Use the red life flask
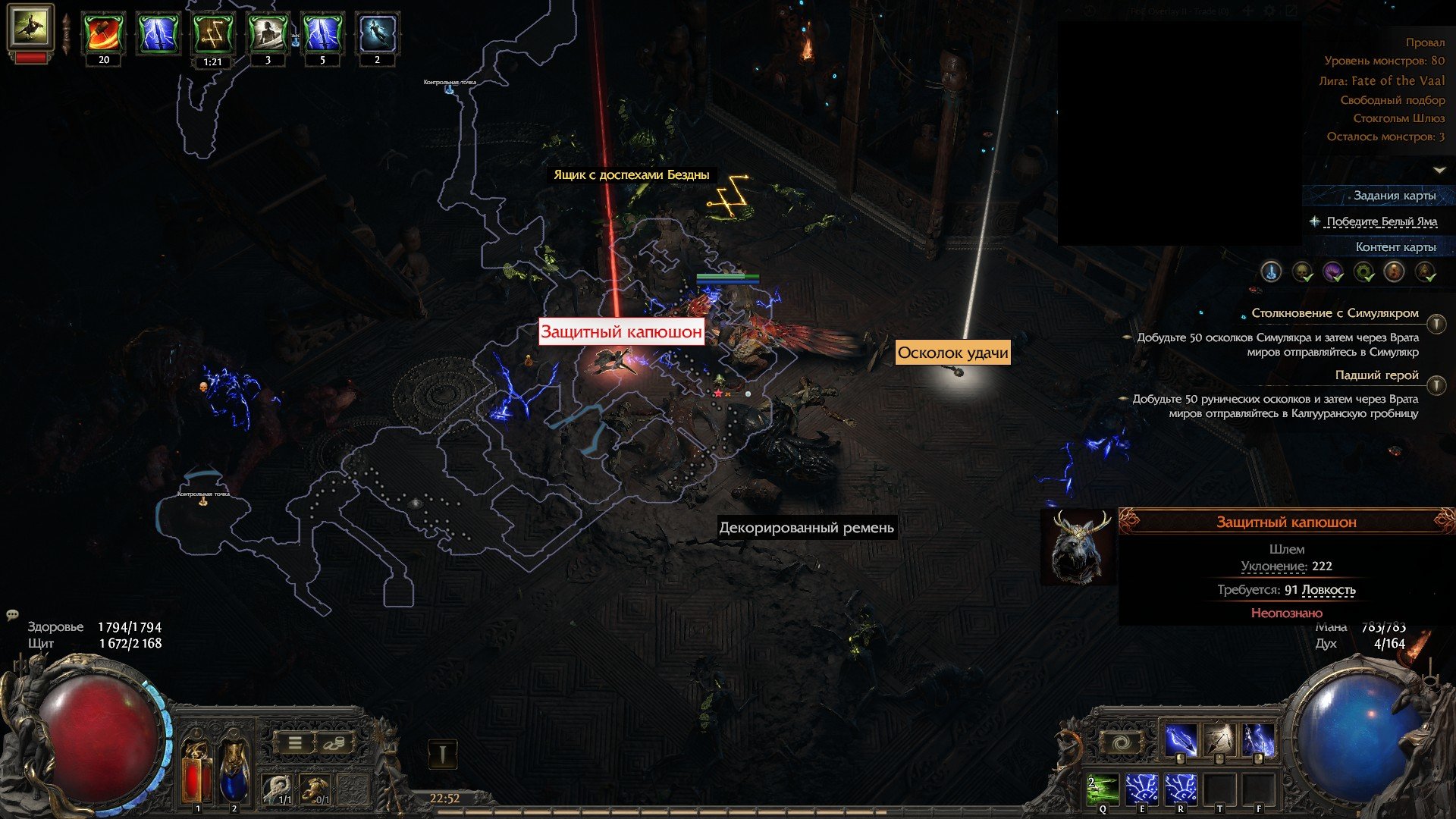1456x819 pixels. [x=196, y=771]
